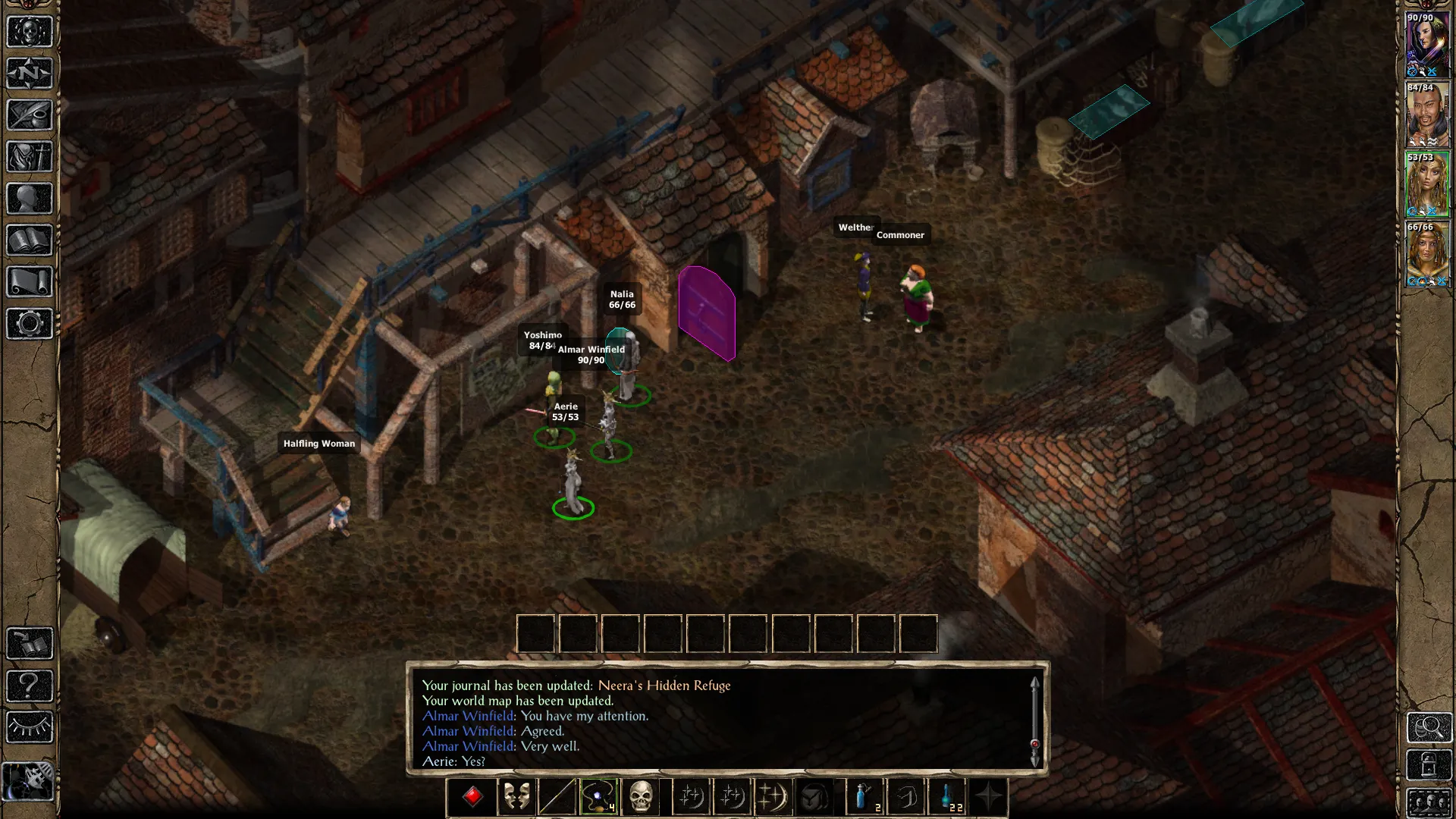Viewport: 1456px width, 819px height.
Task: Click the red gem button on the action bar
Action: point(473,797)
